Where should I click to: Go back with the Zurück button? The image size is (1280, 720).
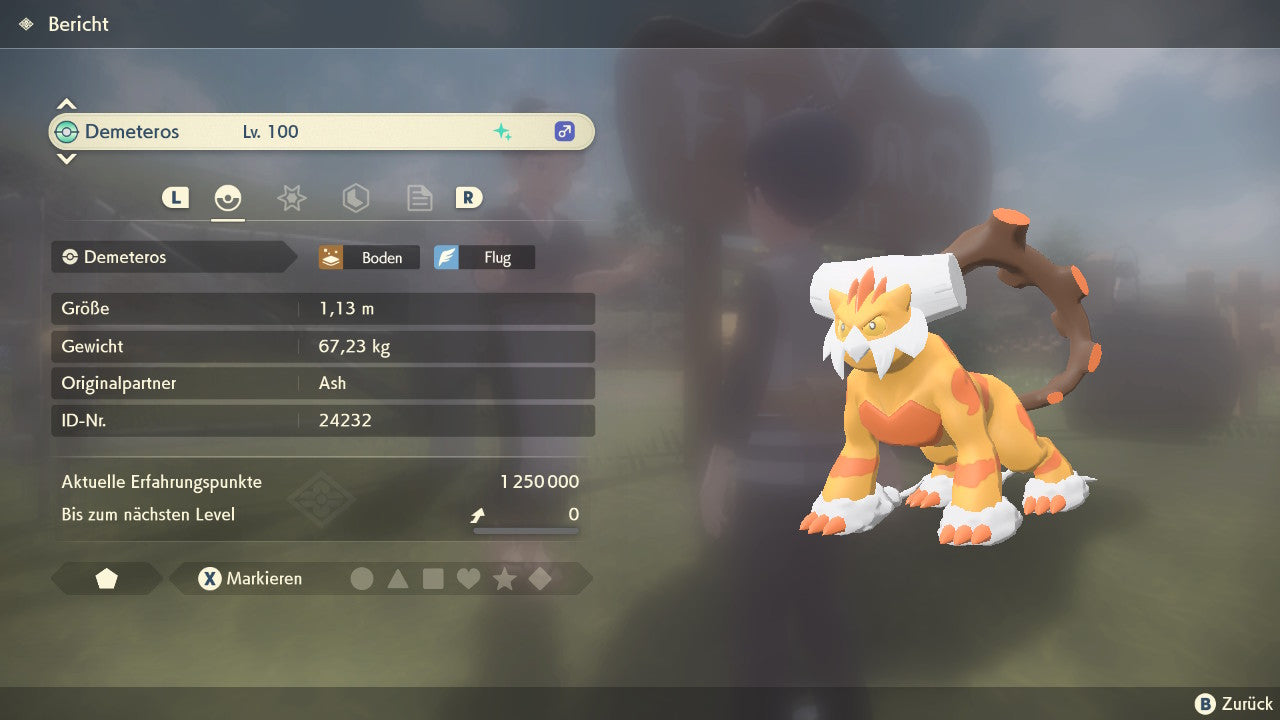coord(1234,703)
